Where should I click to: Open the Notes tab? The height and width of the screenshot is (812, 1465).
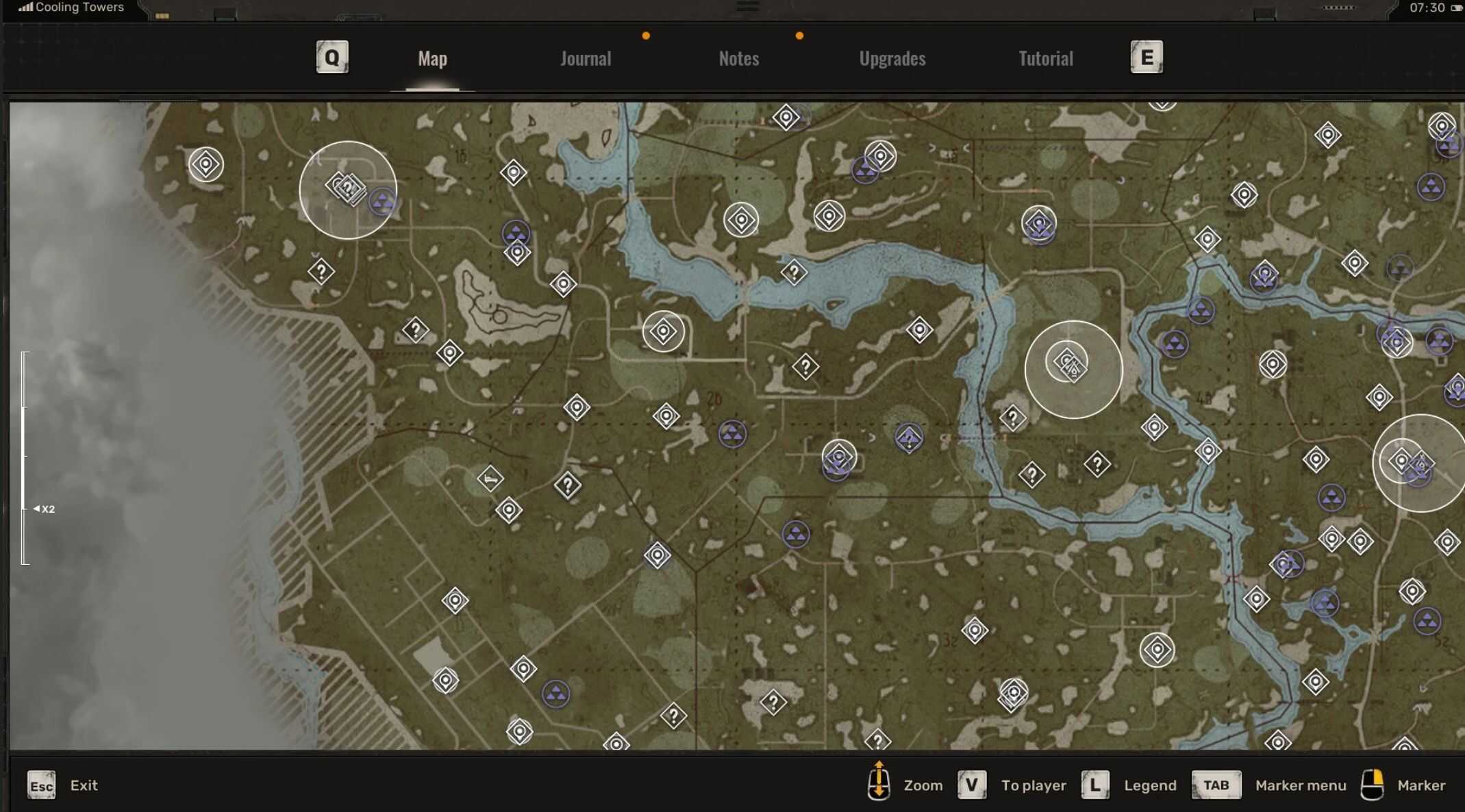pyautogui.click(x=738, y=59)
